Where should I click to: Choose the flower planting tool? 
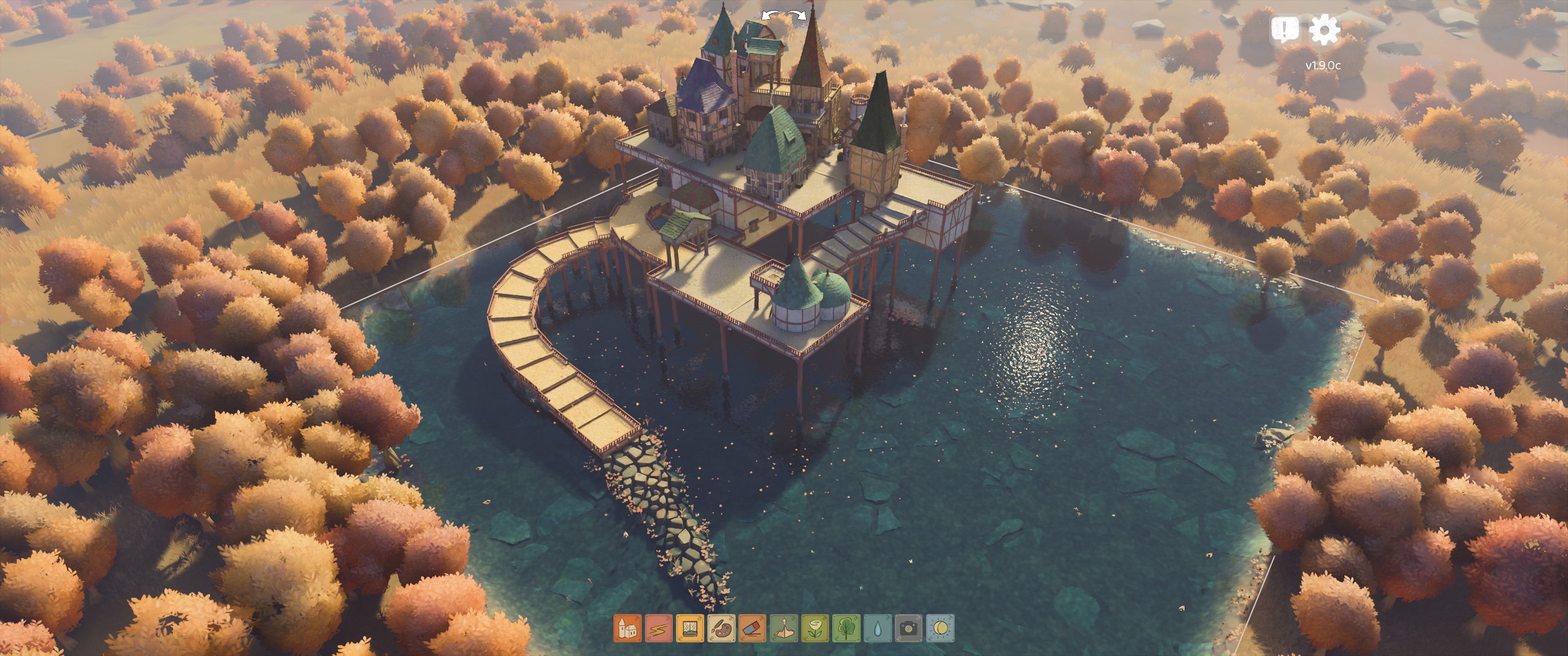tap(815, 627)
